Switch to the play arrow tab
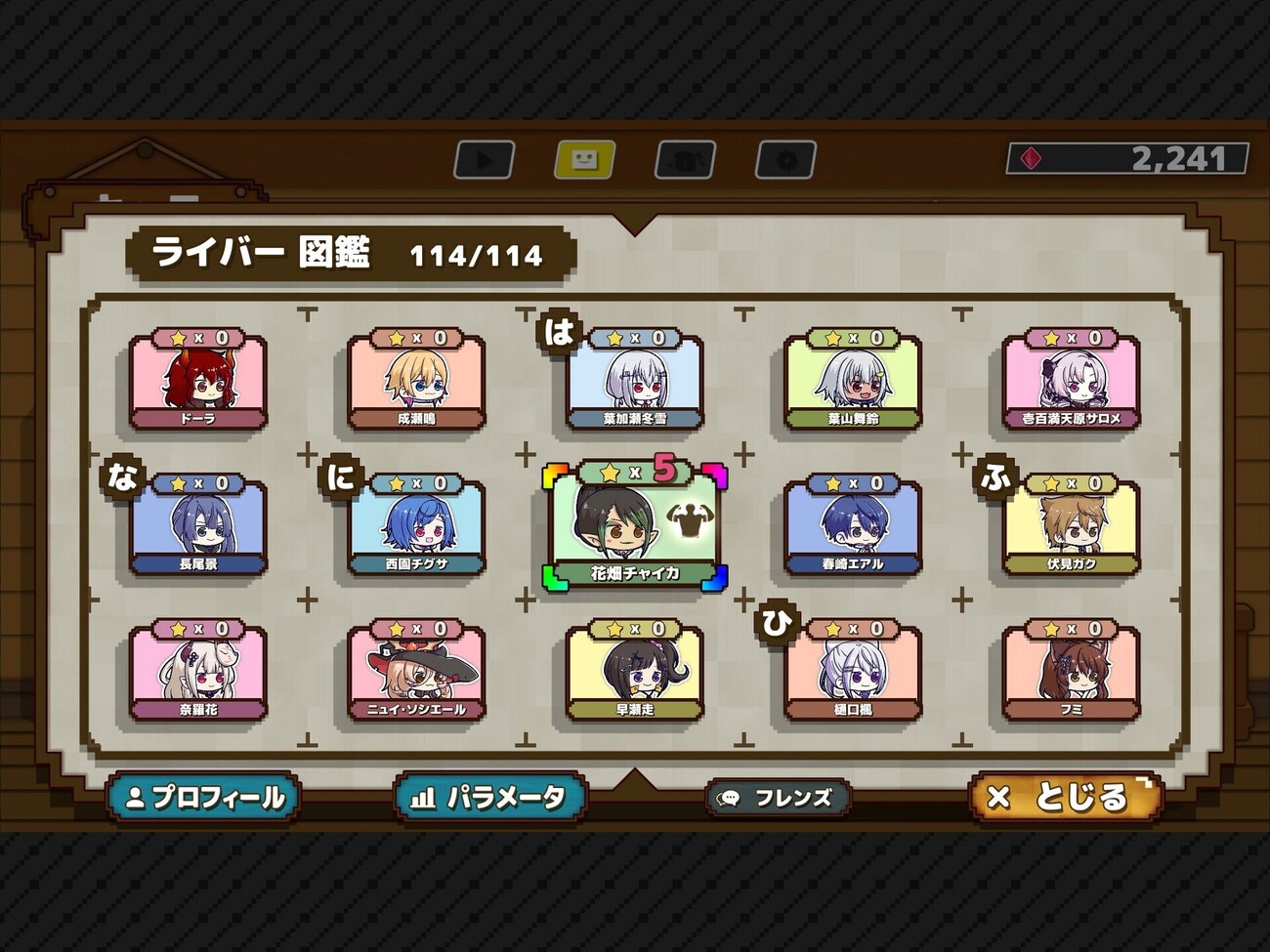Image resolution: width=1270 pixels, height=952 pixels. (x=485, y=160)
